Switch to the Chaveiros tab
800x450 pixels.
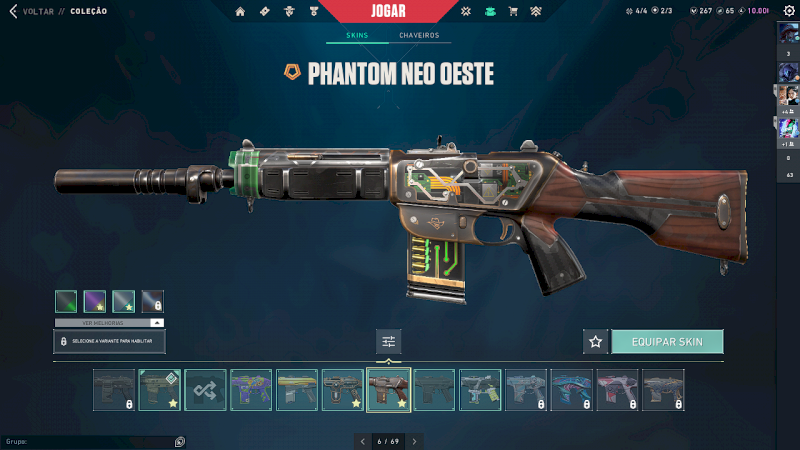pos(418,35)
